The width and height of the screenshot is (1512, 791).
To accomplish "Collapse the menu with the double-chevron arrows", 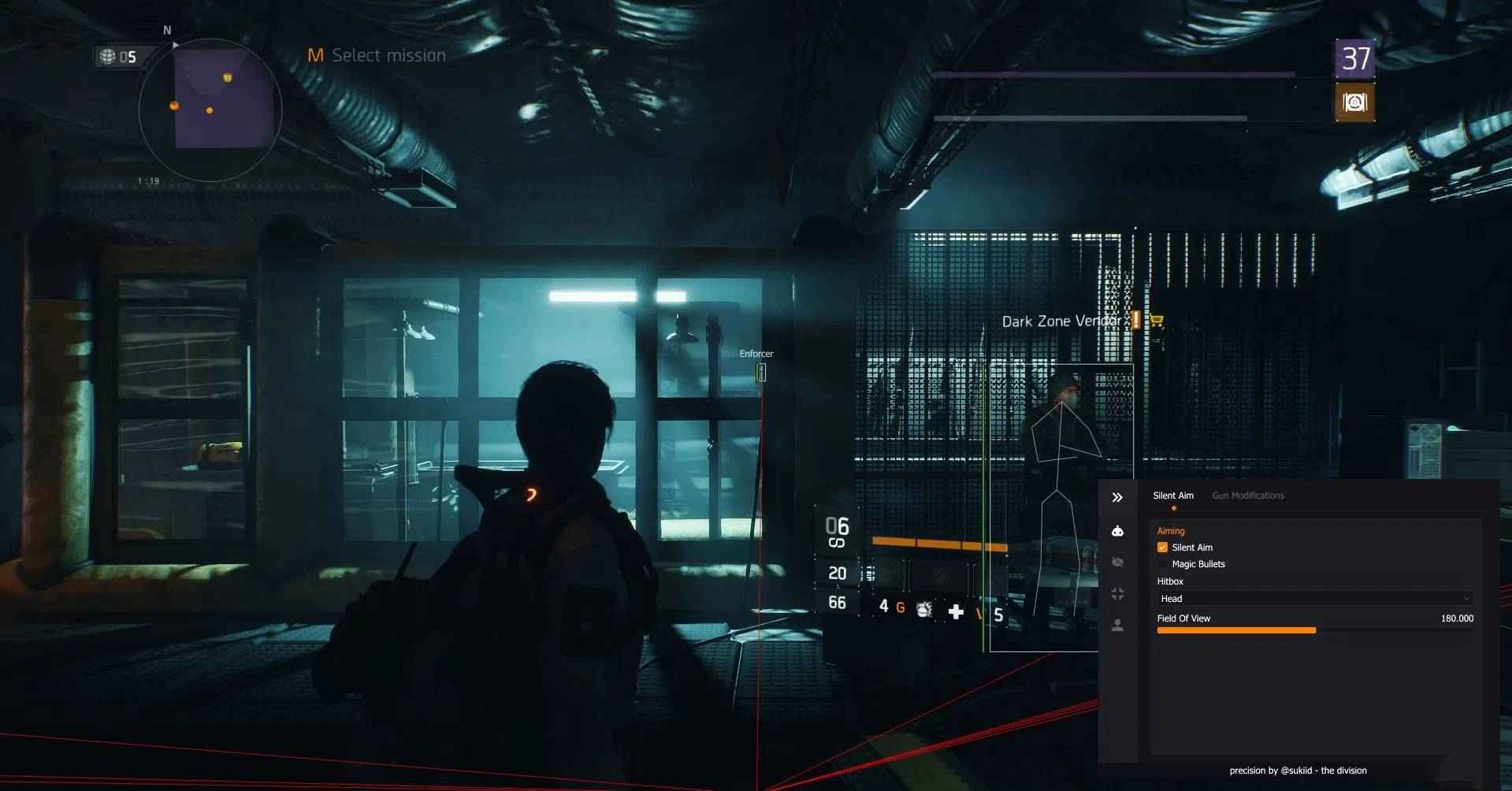I will tap(1117, 497).
